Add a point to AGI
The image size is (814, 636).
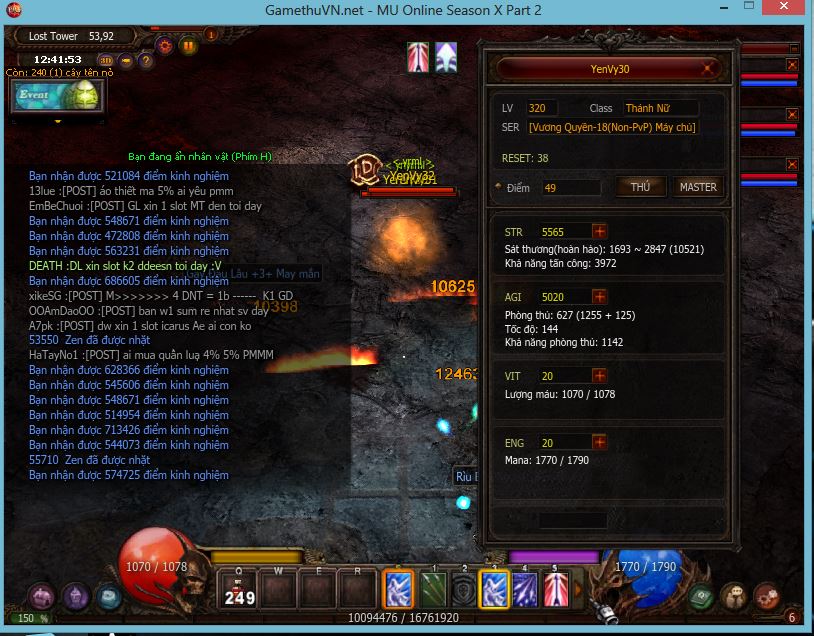pos(599,297)
